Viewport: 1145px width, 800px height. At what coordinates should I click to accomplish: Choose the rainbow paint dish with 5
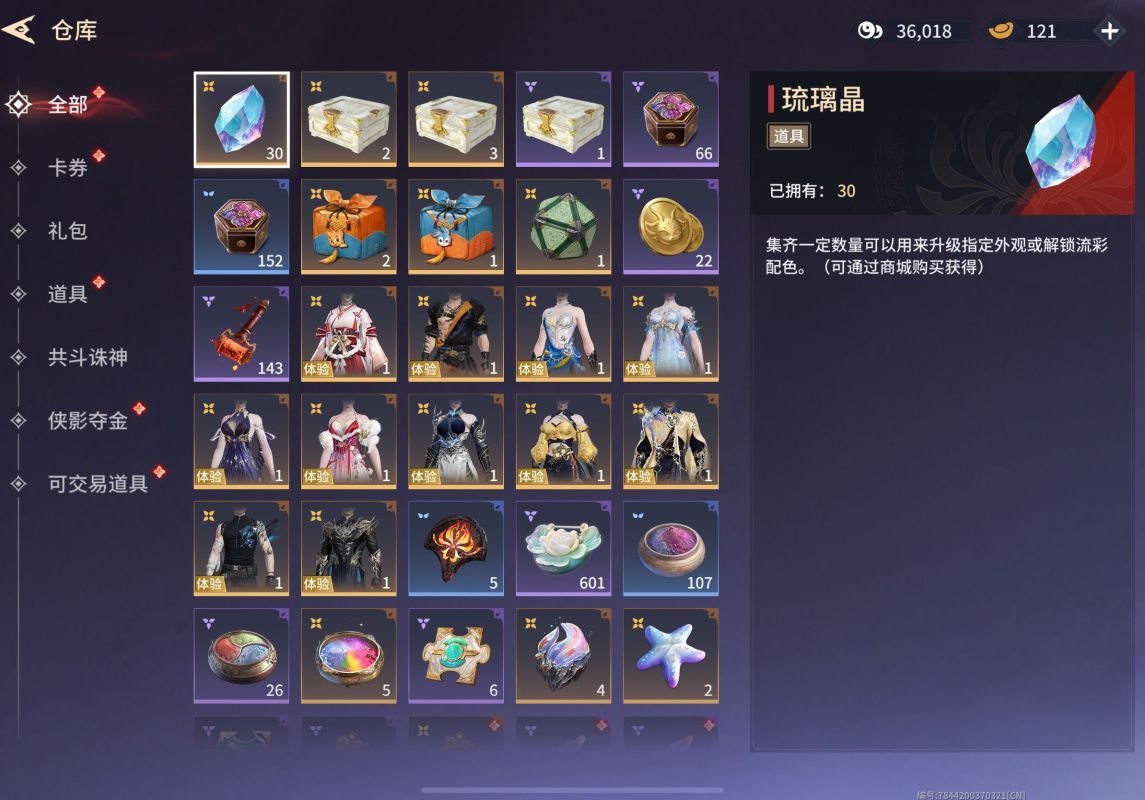(348, 655)
